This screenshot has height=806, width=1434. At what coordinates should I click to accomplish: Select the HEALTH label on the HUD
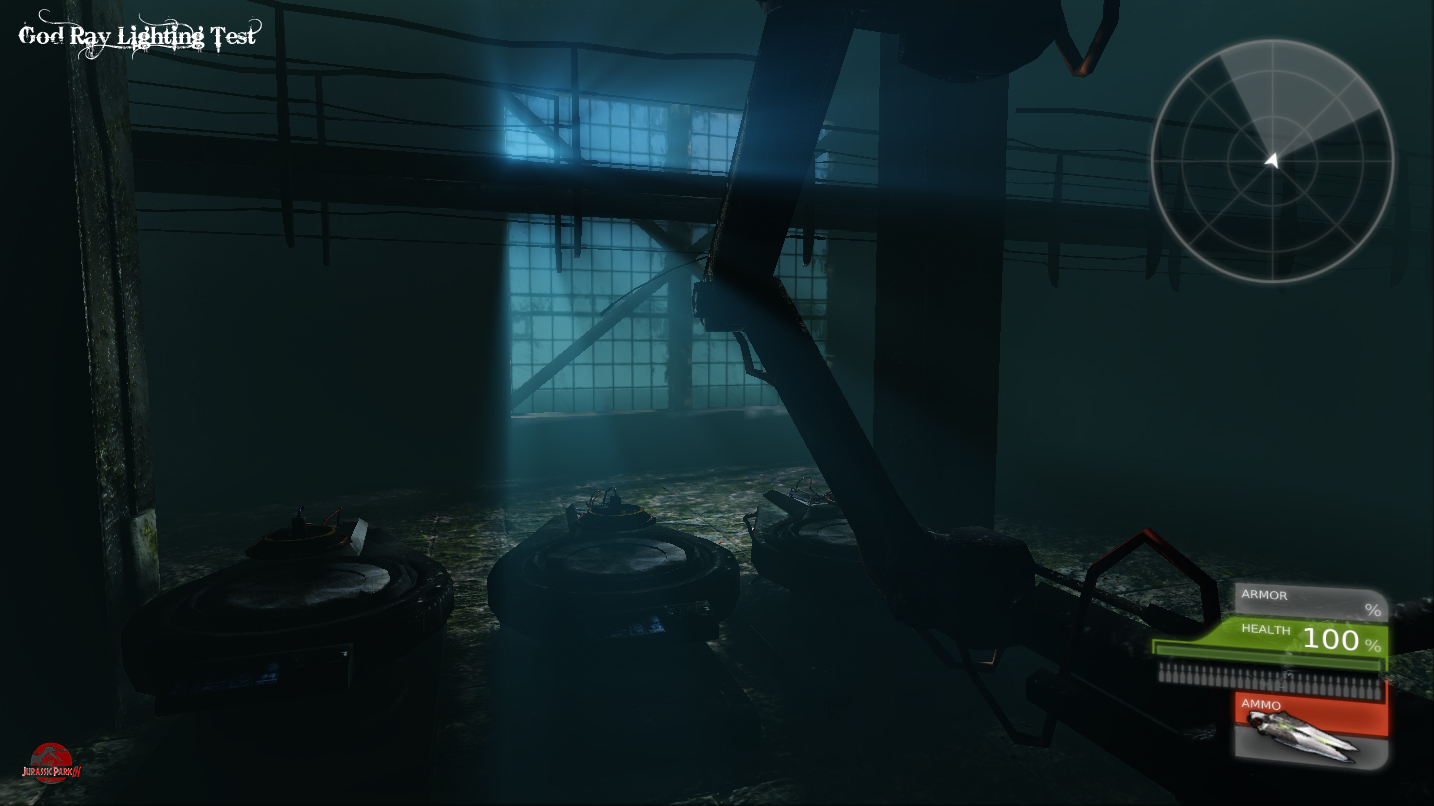coord(1264,630)
